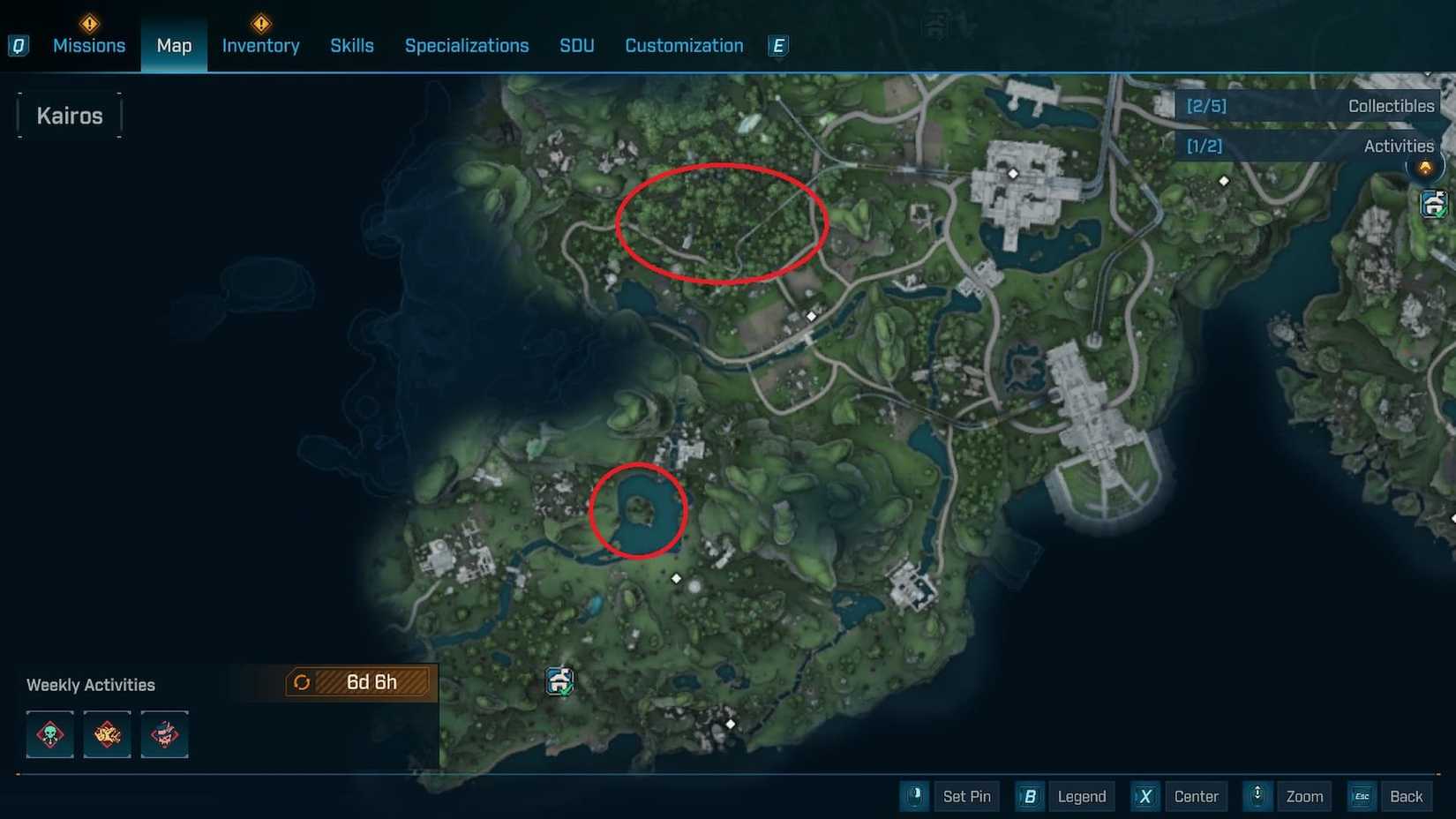Select the skull weekly activity icon

(49, 733)
